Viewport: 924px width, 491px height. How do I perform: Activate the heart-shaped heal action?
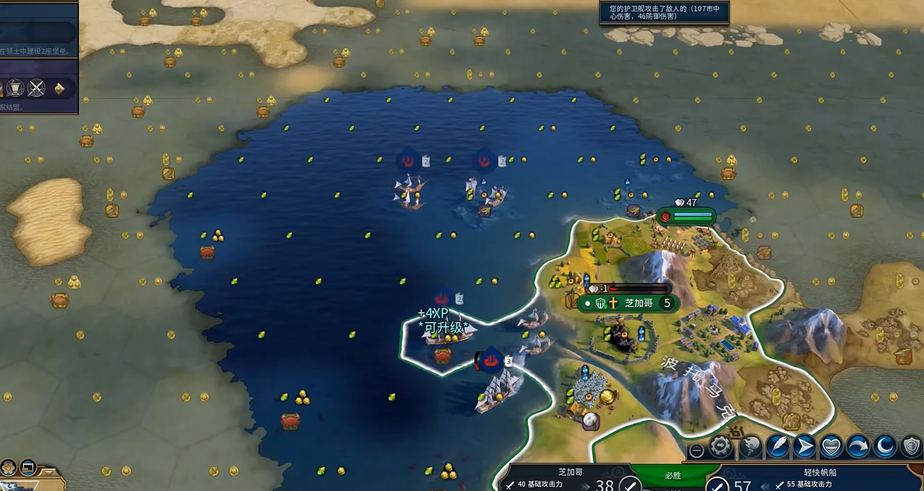(x=832, y=447)
